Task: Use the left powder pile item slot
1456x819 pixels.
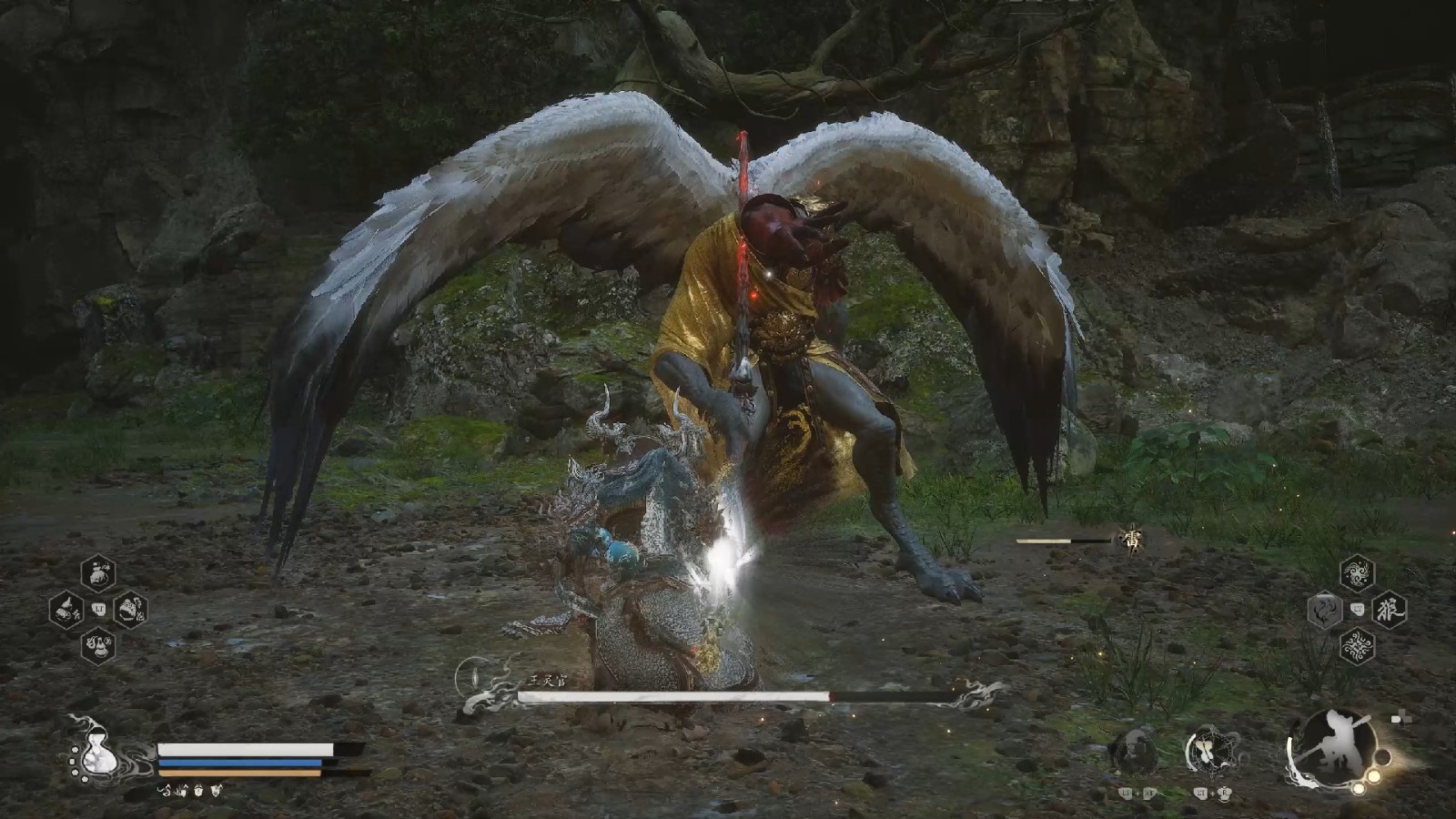Action: coord(66,609)
